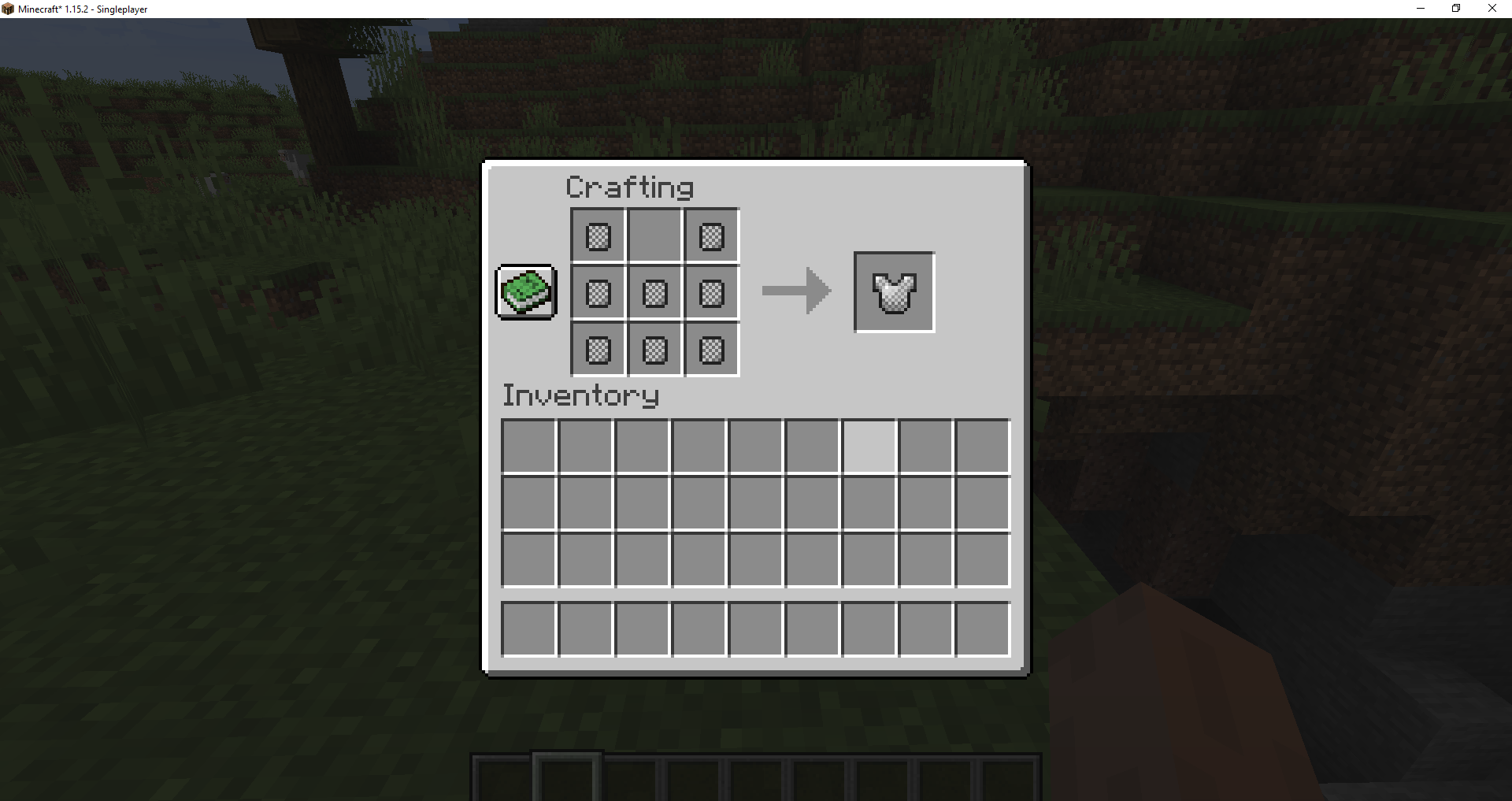Click the empty top crafting grid middle slot
This screenshot has width=1512, height=801.
[x=654, y=235]
